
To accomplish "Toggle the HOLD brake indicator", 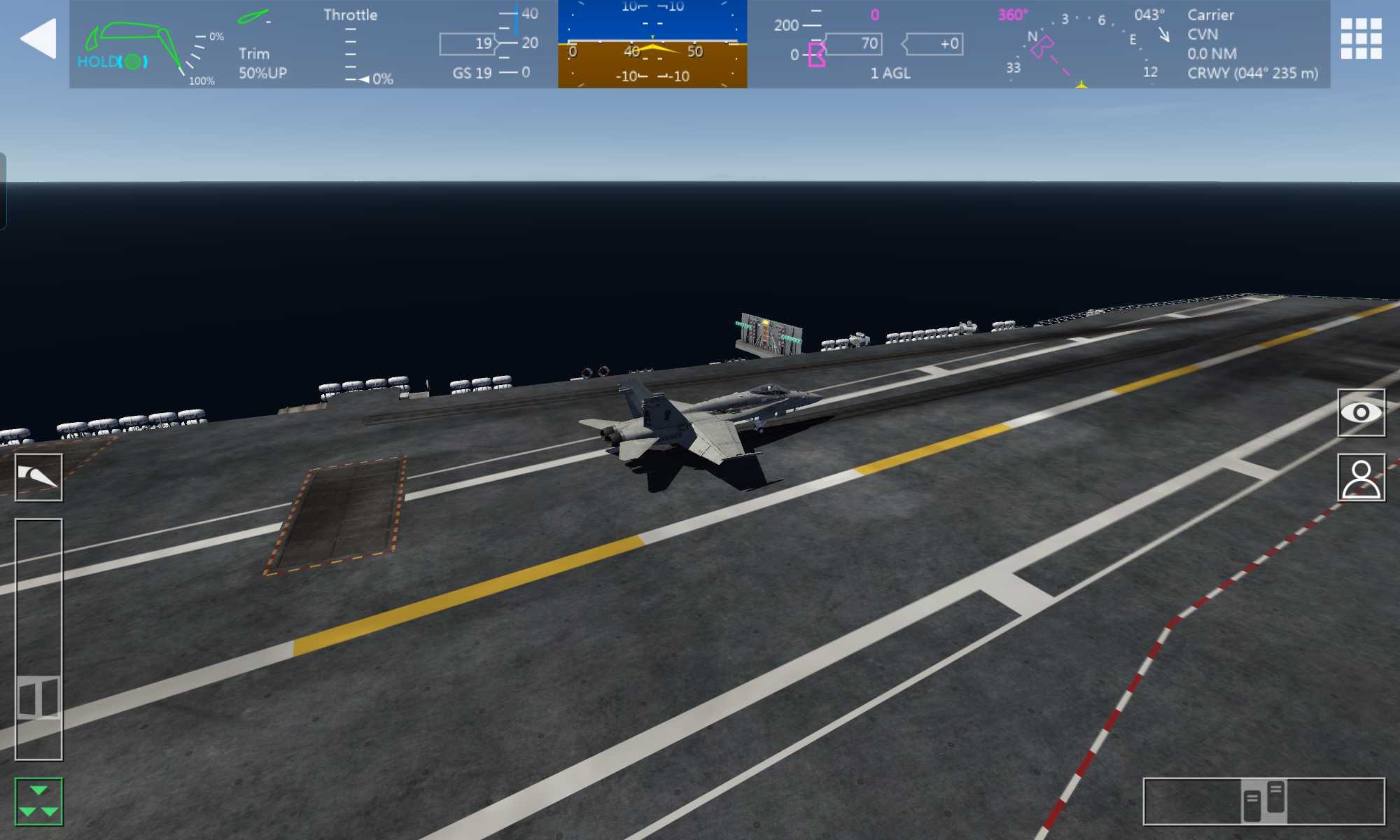I will click(112, 62).
